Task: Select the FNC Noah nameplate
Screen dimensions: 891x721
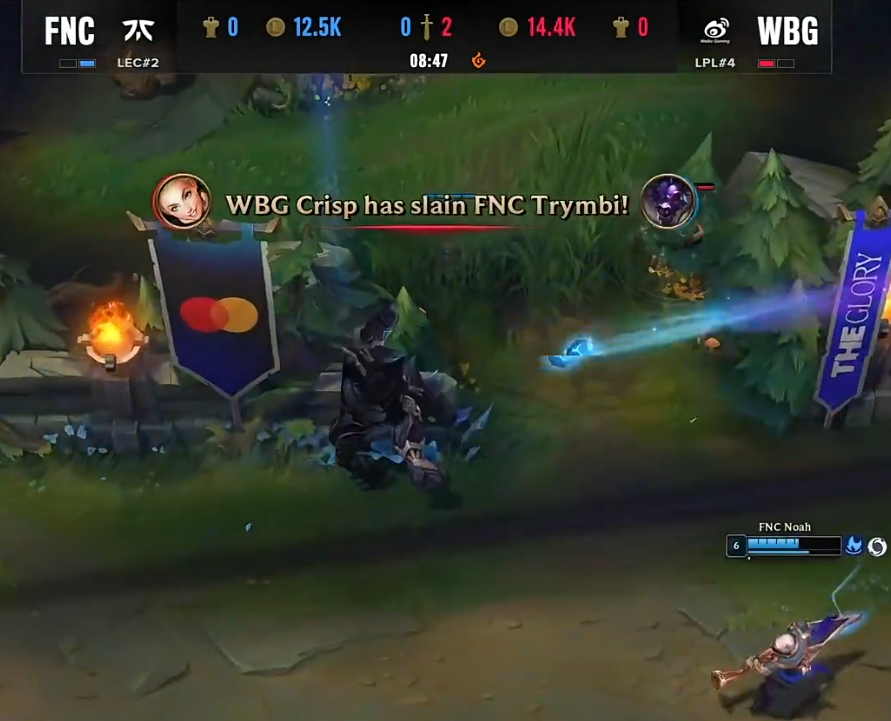Action: click(784, 527)
